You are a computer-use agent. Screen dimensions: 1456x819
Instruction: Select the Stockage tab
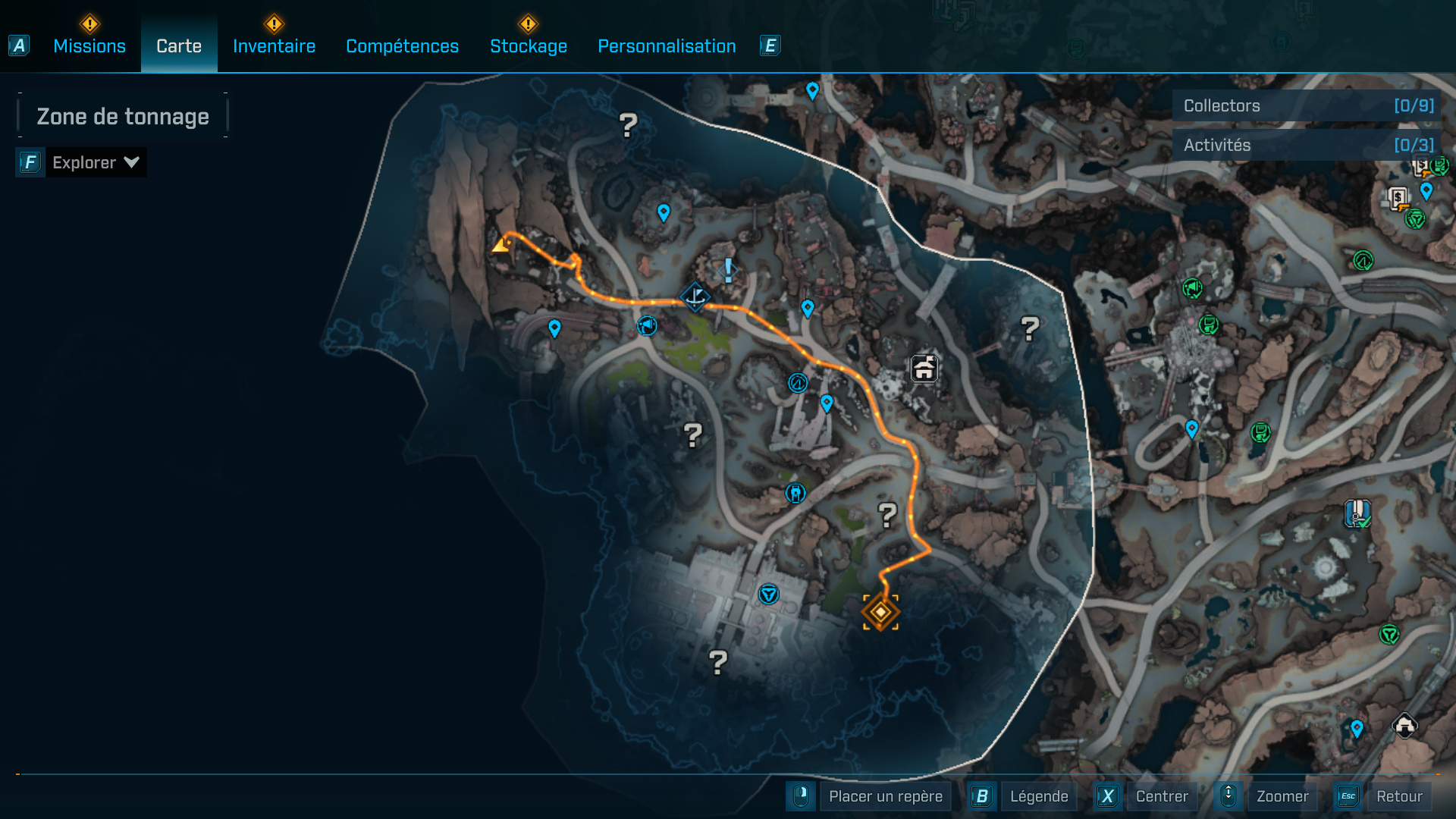[529, 46]
